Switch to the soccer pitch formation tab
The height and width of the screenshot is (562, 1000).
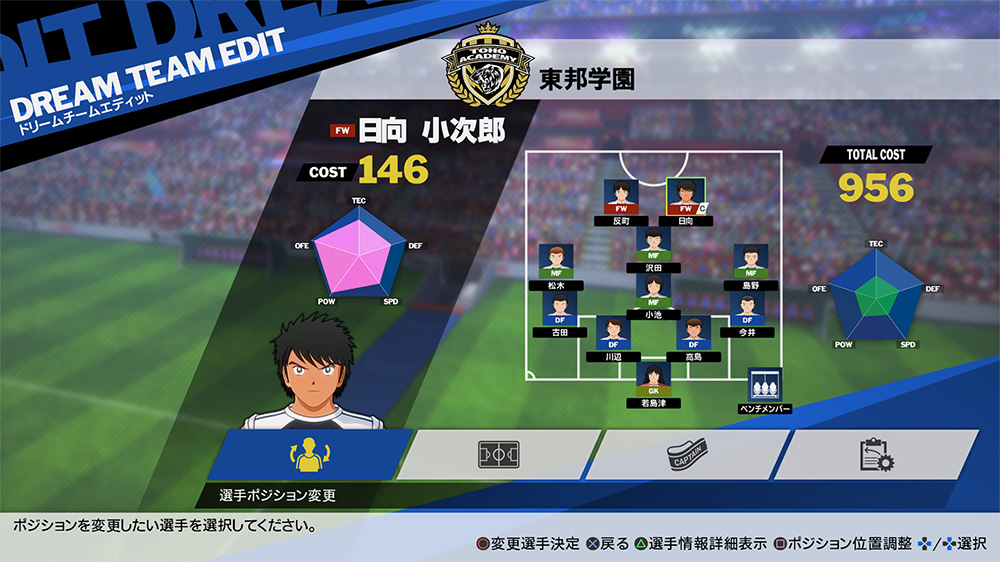(499, 455)
